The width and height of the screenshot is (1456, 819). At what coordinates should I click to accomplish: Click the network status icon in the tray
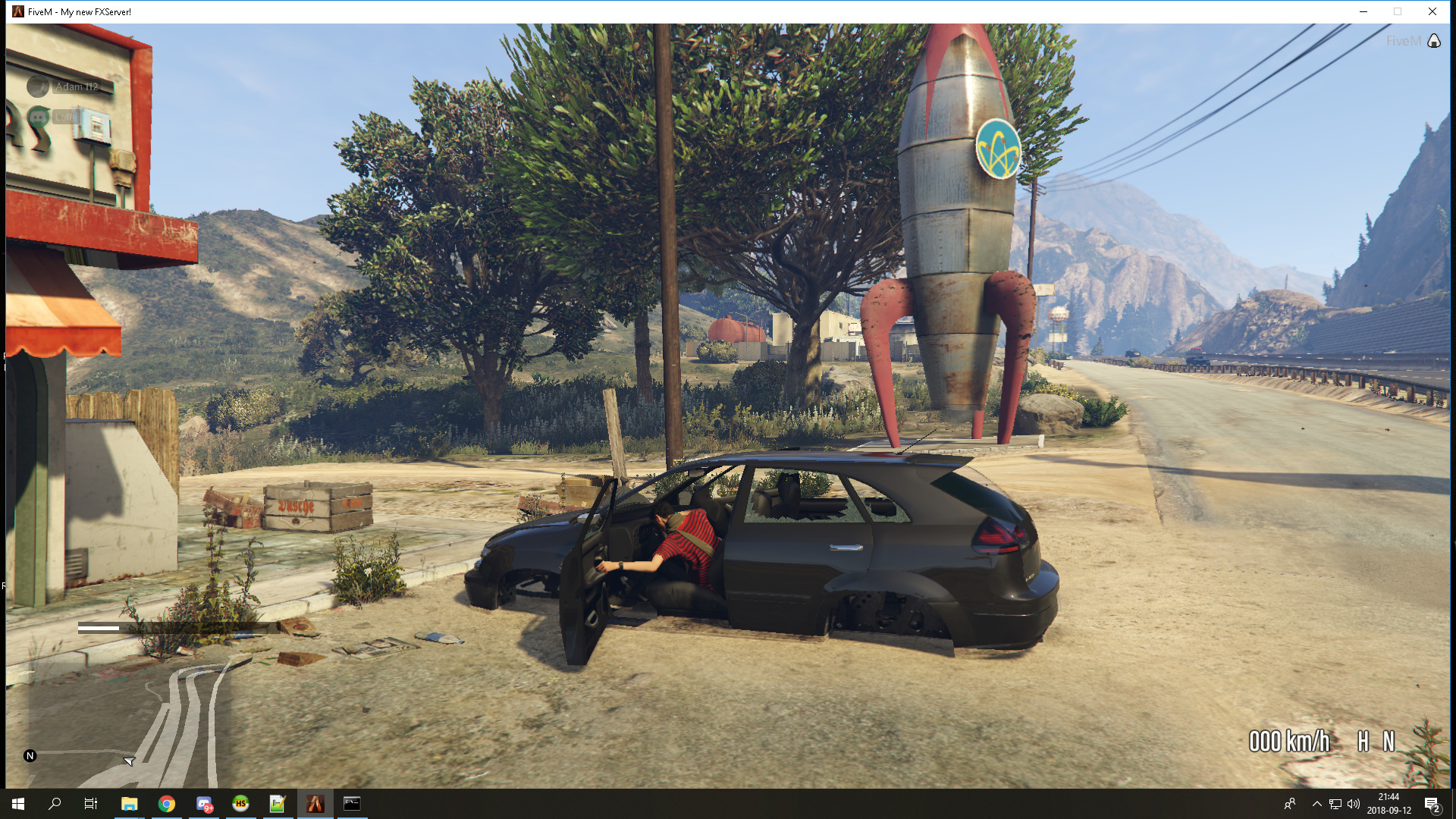(x=1335, y=804)
